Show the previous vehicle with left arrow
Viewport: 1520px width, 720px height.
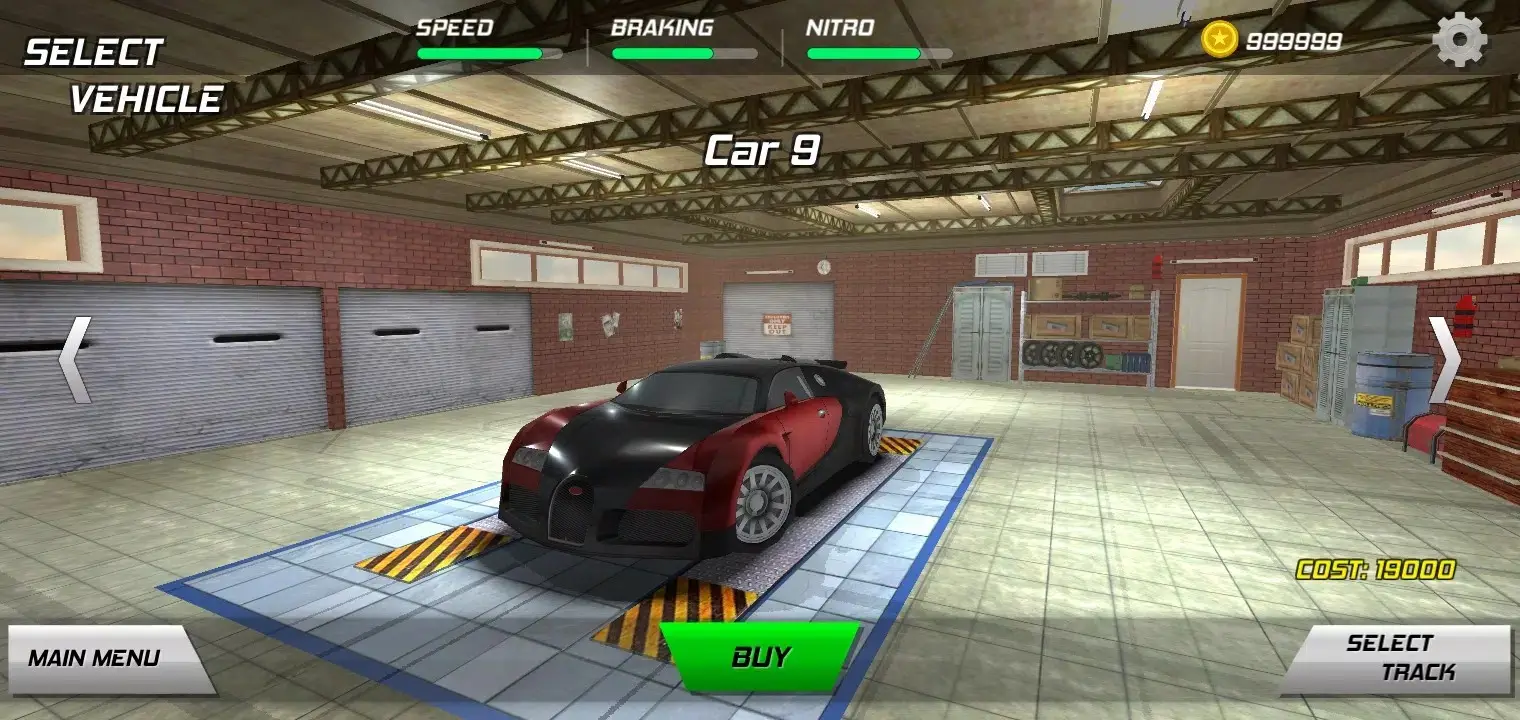tap(74, 360)
